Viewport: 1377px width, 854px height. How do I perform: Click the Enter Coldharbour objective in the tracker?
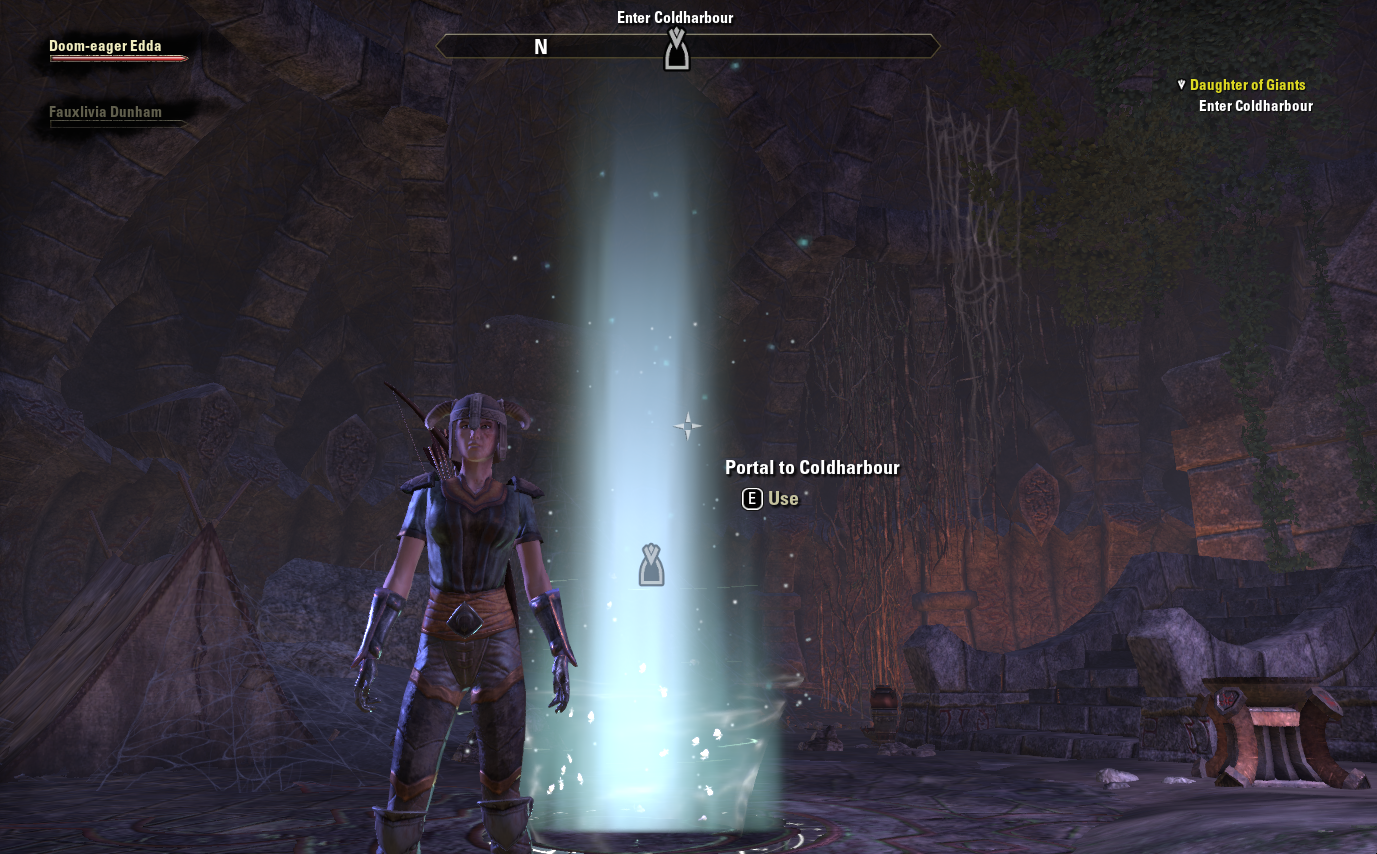point(1255,106)
